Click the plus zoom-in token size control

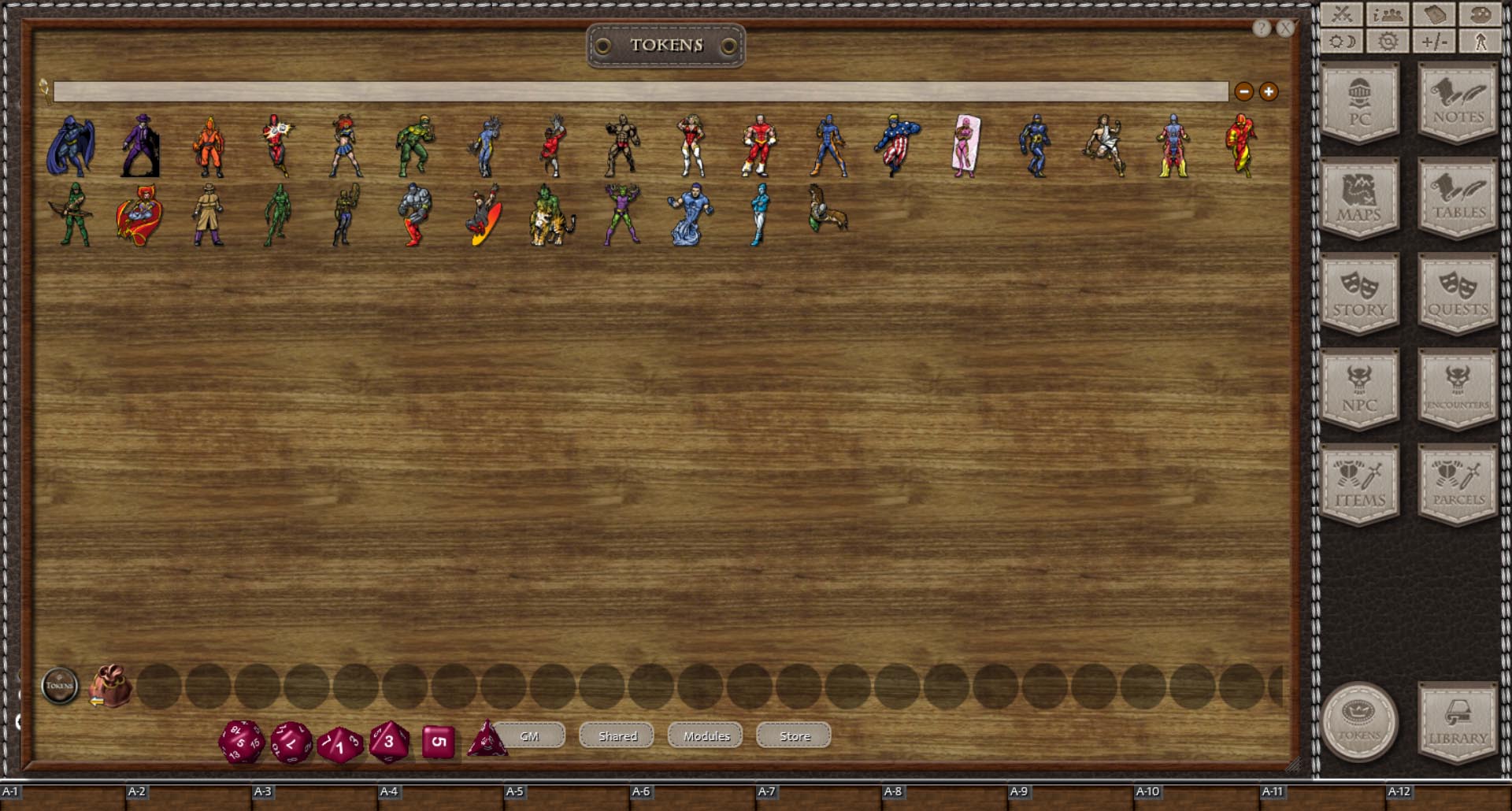click(1267, 92)
